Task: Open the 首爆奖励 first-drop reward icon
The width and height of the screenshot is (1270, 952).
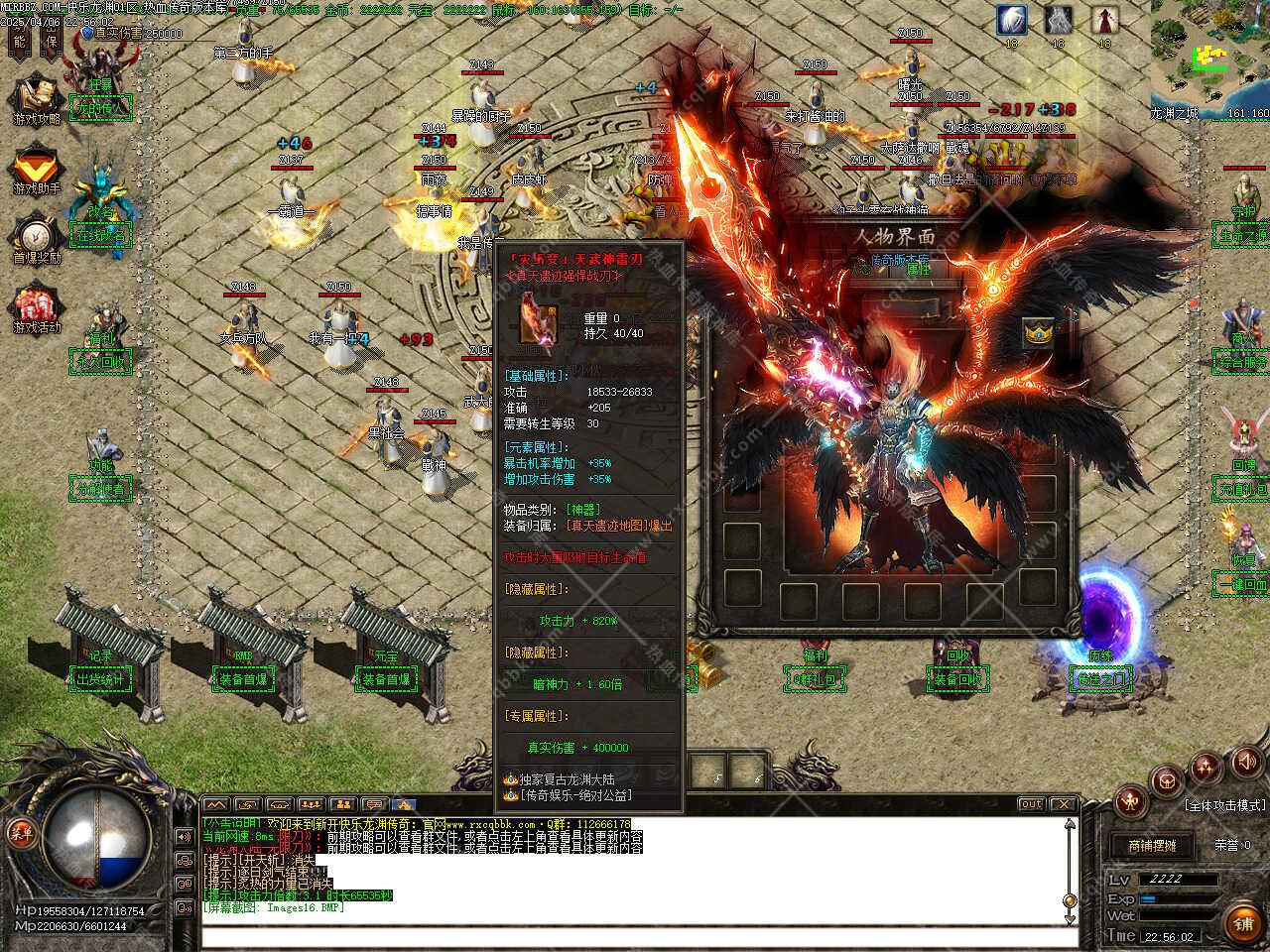Action: (37, 238)
